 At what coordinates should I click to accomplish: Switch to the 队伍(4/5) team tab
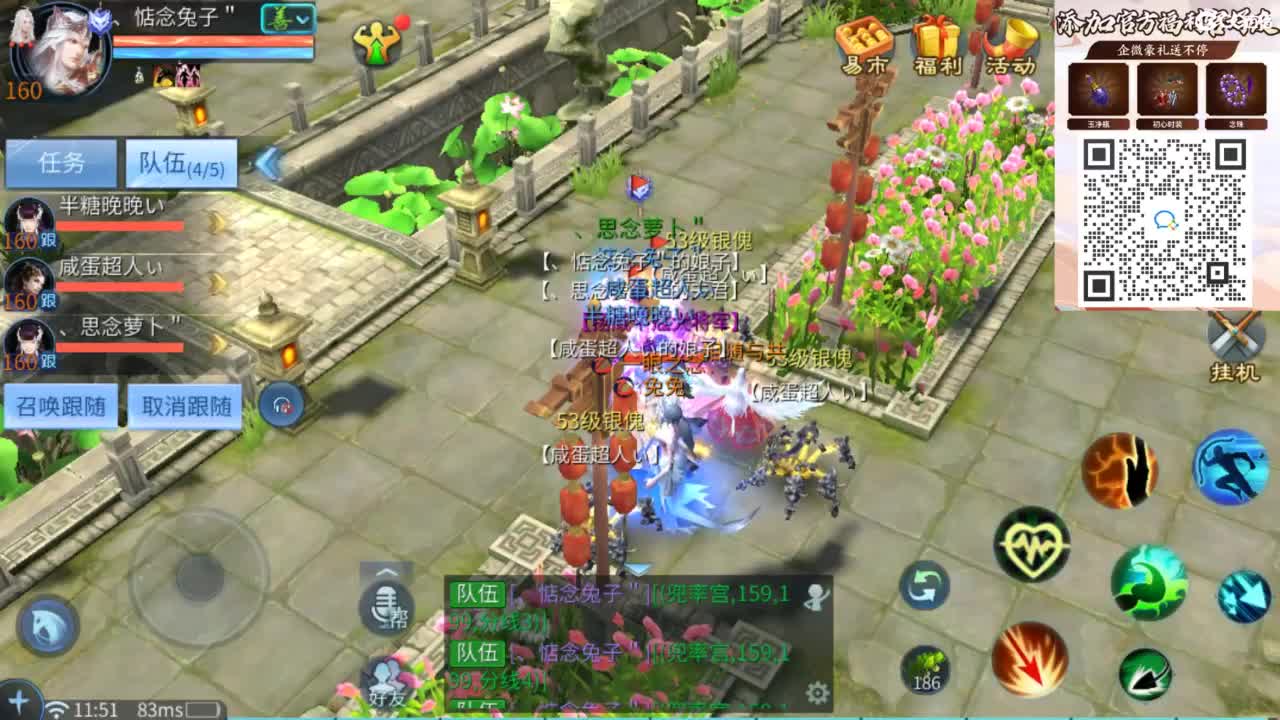click(x=180, y=162)
